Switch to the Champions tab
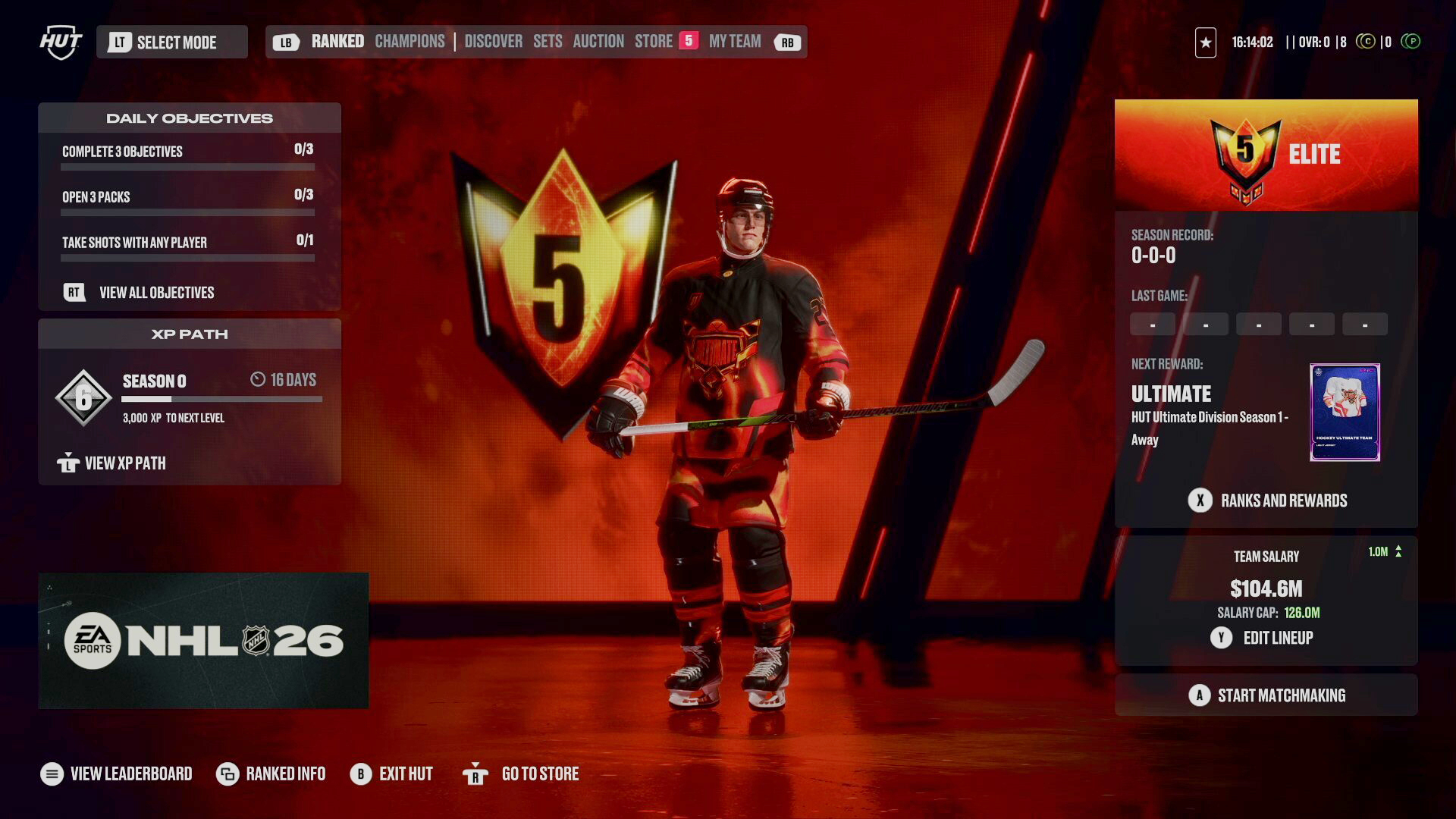This screenshot has height=819, width=1456. [409, 41]
